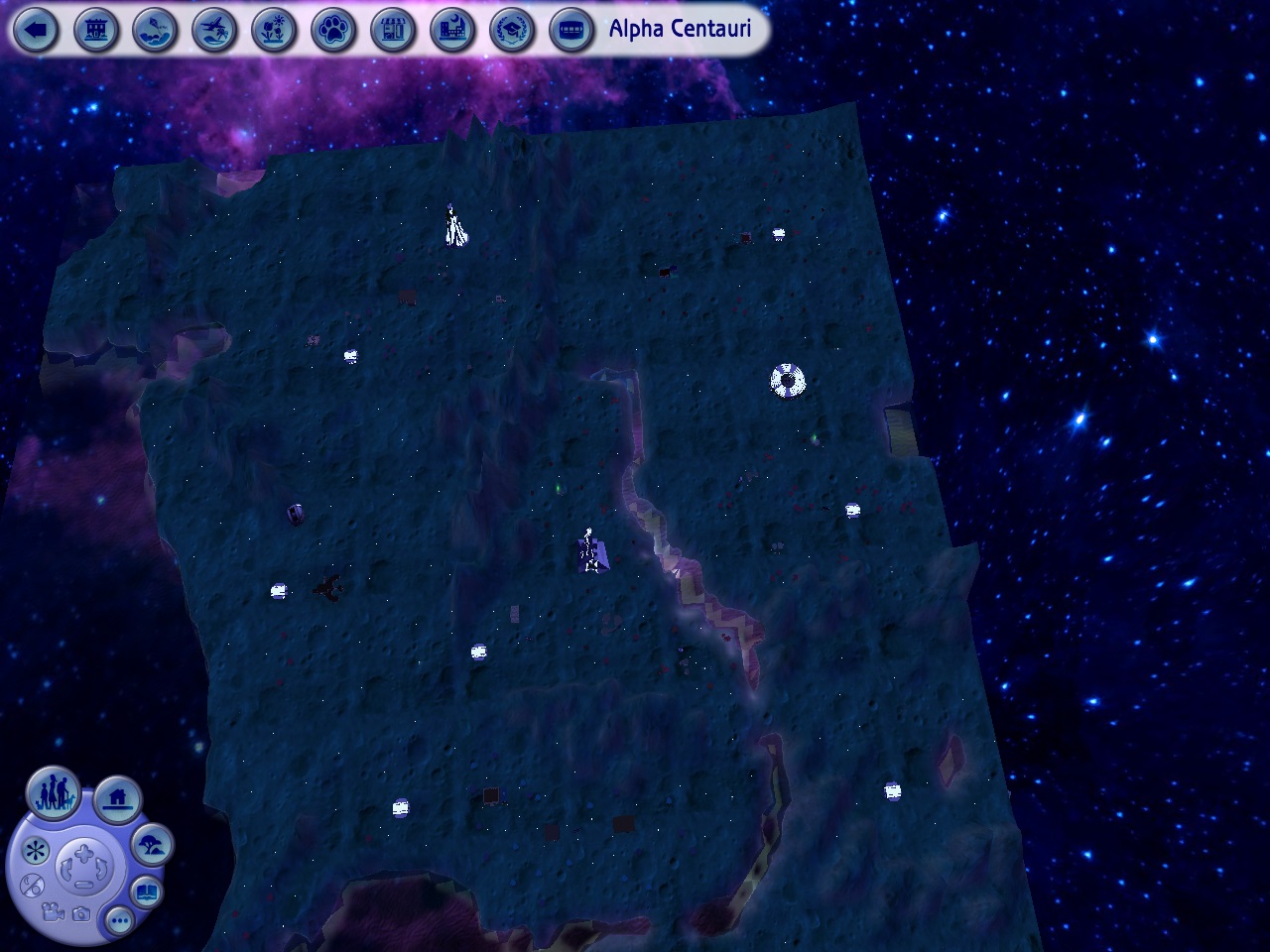1270x952 pixels.
Task: Take a snapshot with the camera icon
Action: [80, 913]
